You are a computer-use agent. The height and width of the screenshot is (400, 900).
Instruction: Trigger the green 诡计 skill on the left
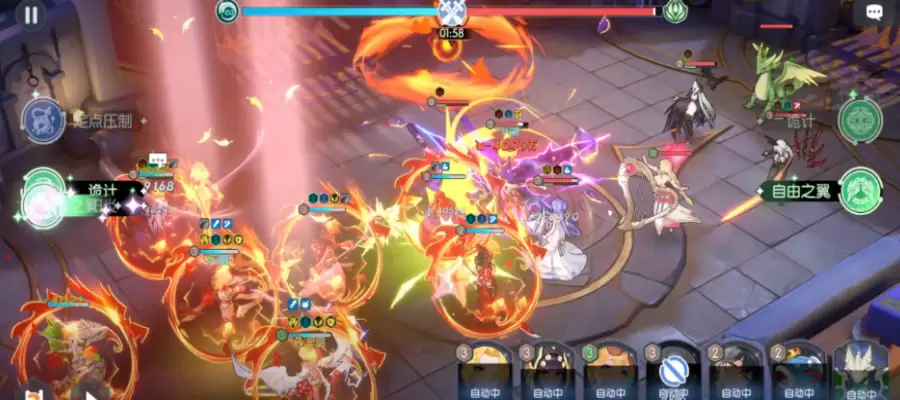43,193
